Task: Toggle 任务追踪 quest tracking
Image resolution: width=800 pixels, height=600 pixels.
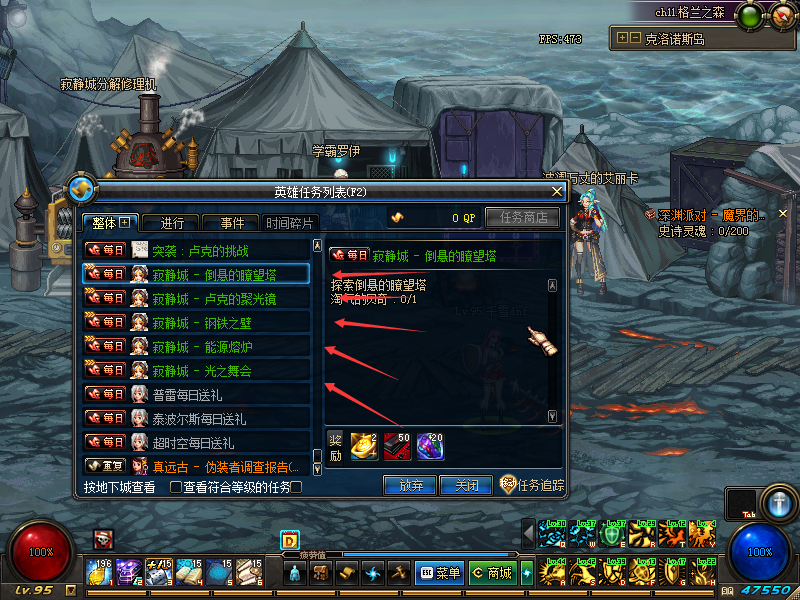Action: click(531, 486)
